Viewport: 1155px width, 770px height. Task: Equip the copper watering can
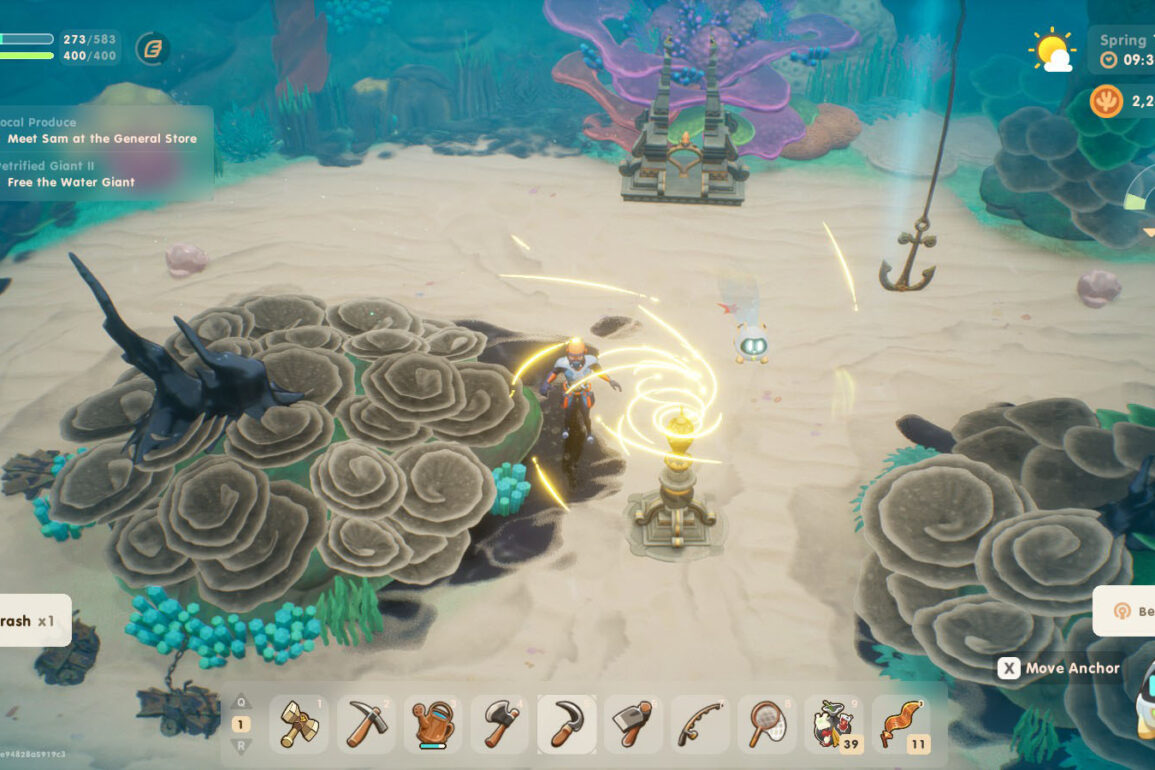tap(433, 723)
